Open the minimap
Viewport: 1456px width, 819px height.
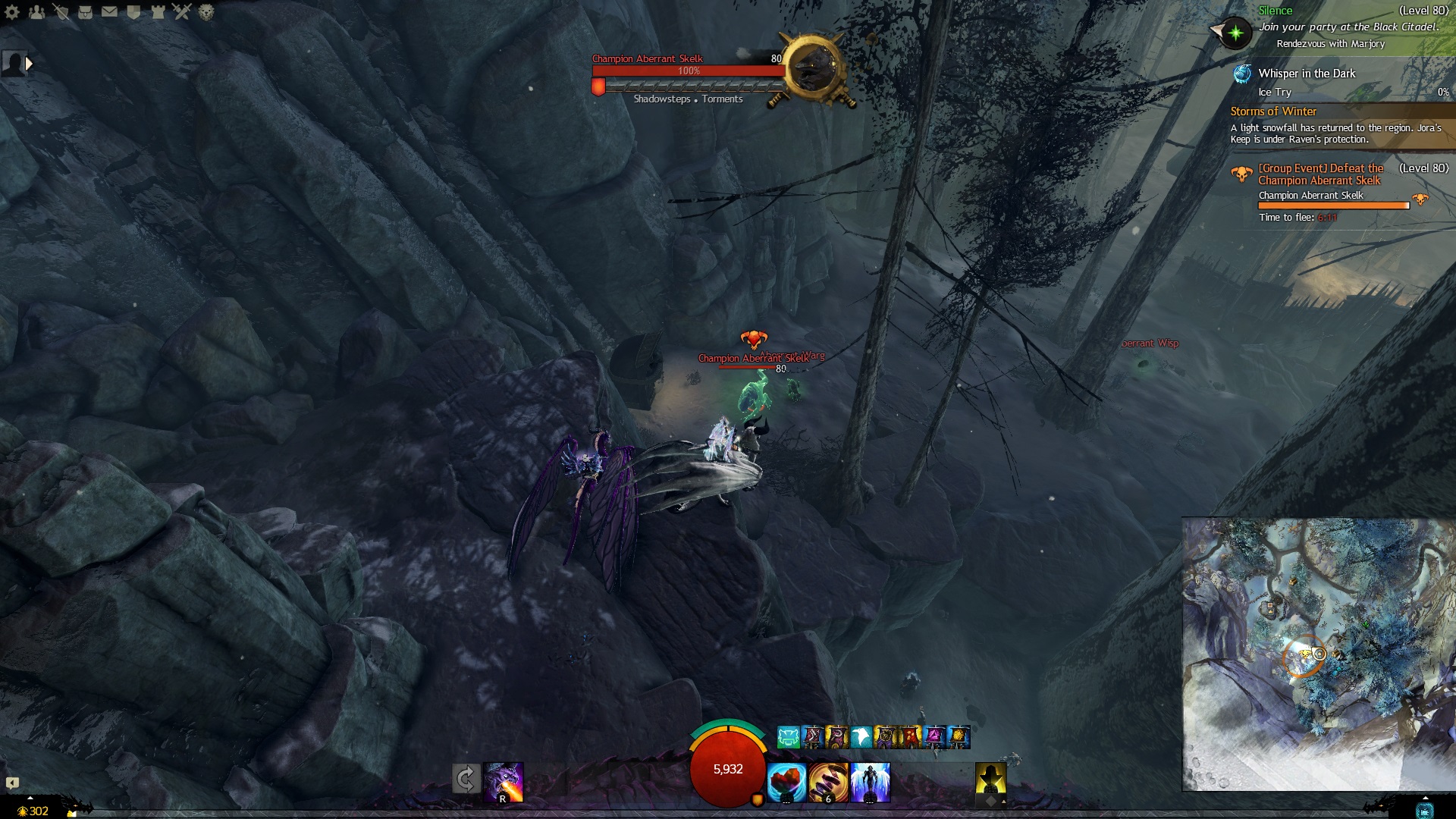(x=1318, y=654)
